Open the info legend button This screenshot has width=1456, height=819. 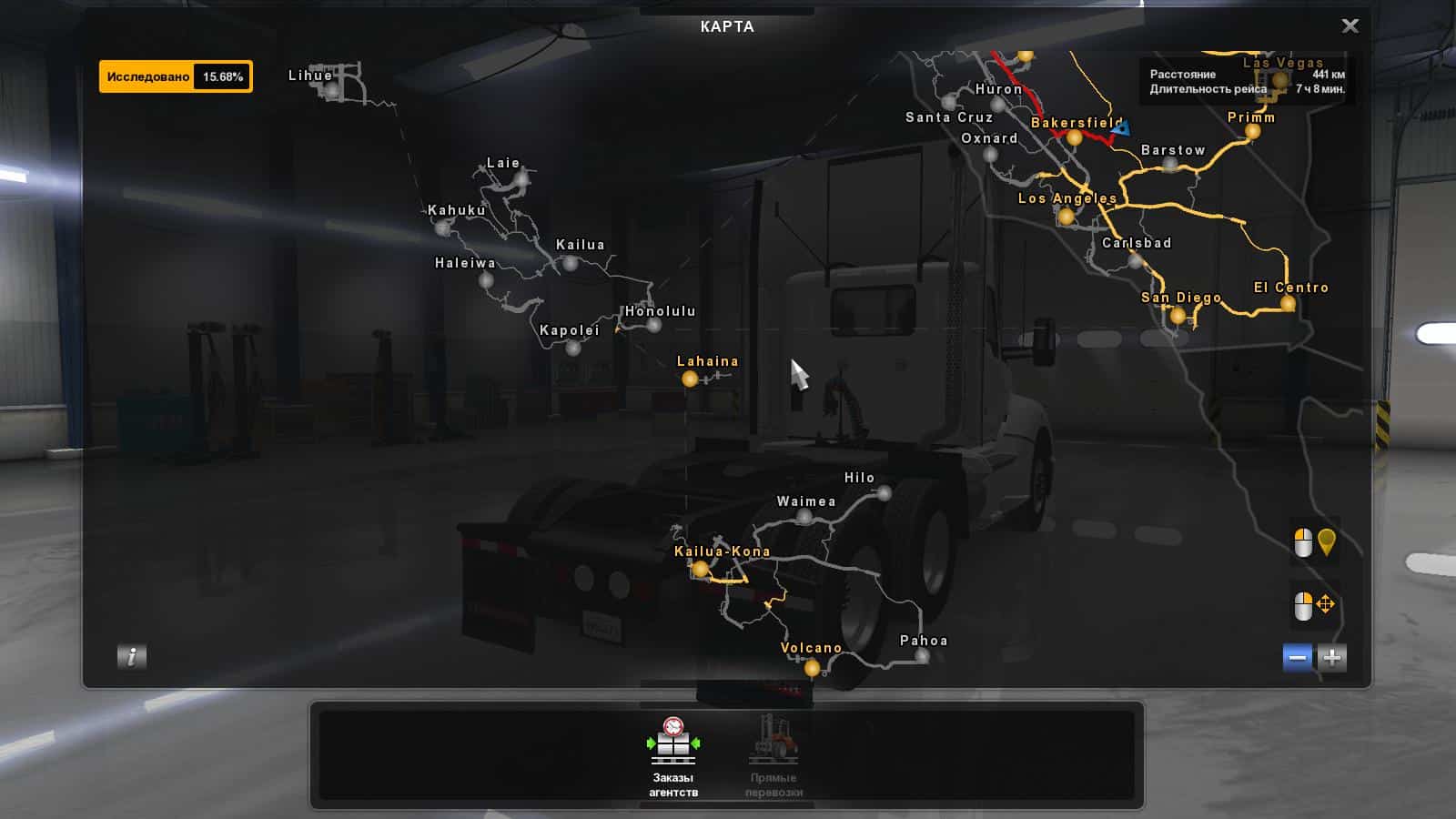coord(132,656)
